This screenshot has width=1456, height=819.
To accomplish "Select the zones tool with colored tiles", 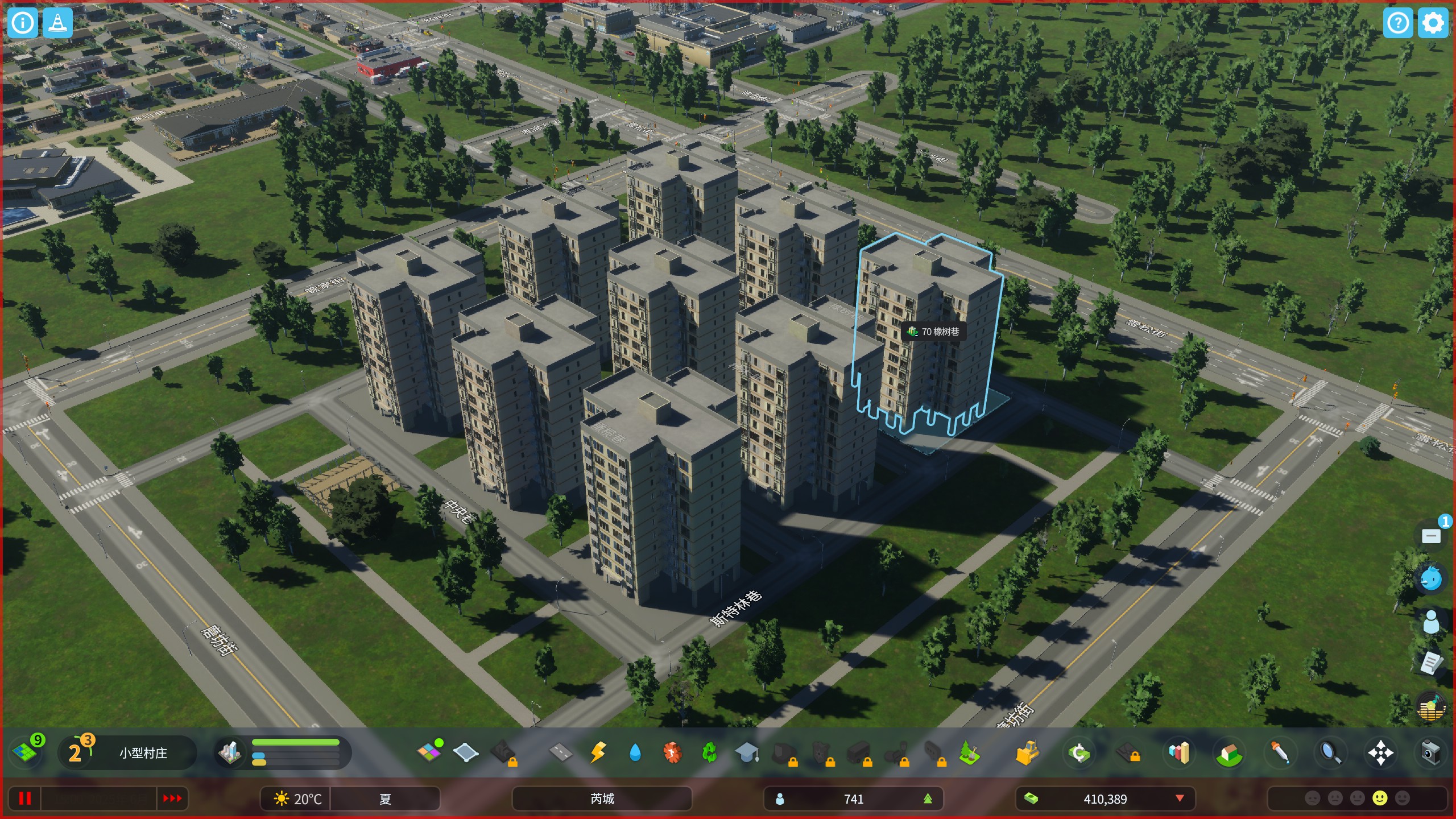I will click(x=429, y=752).
